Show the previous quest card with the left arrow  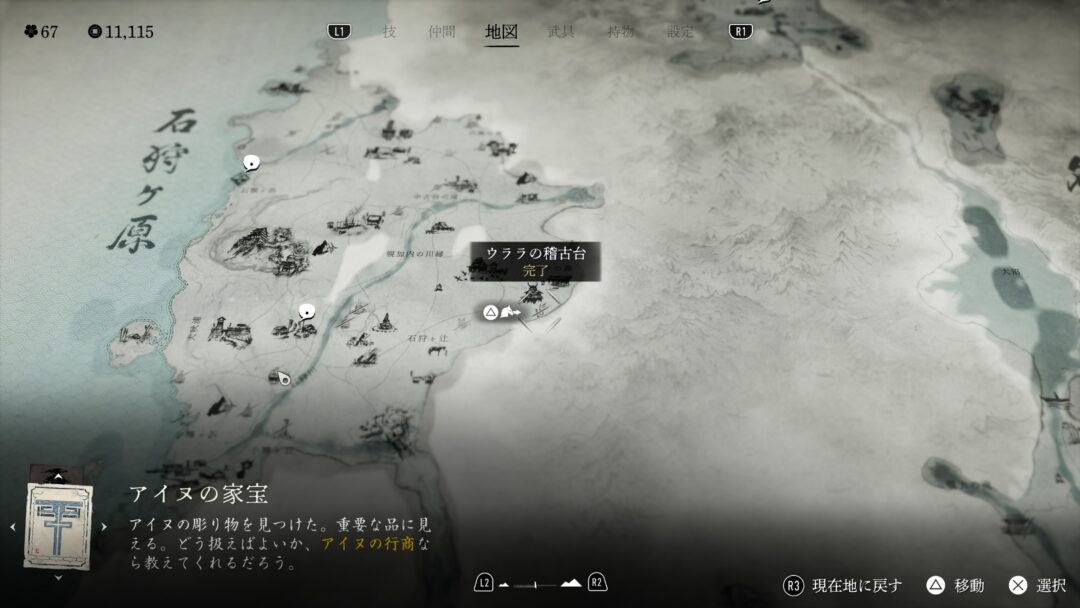pos(12,526)
